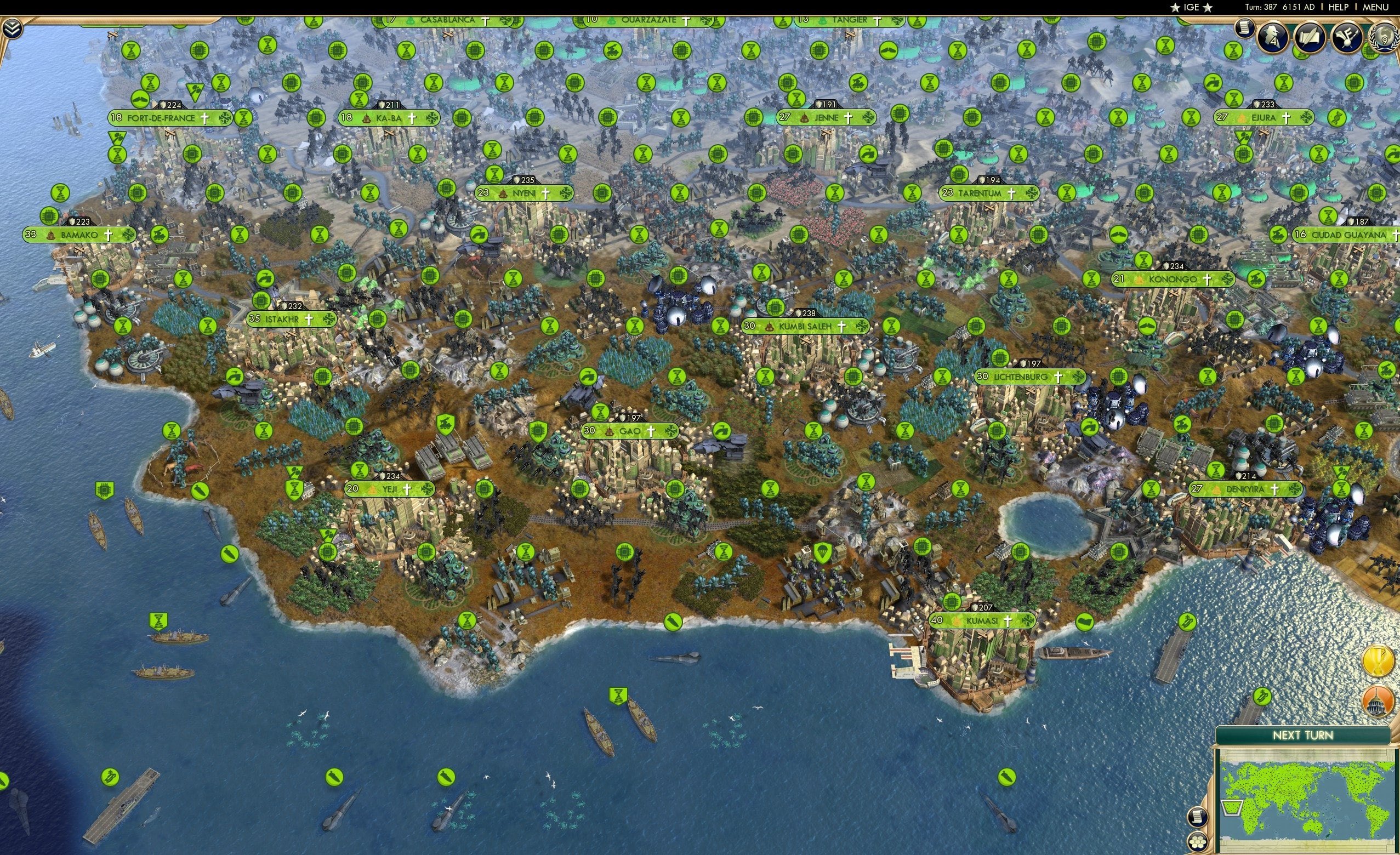Click HELP in the top bar
The width and height of the screenshot is (1400, 855).
tap(1340, 7)
